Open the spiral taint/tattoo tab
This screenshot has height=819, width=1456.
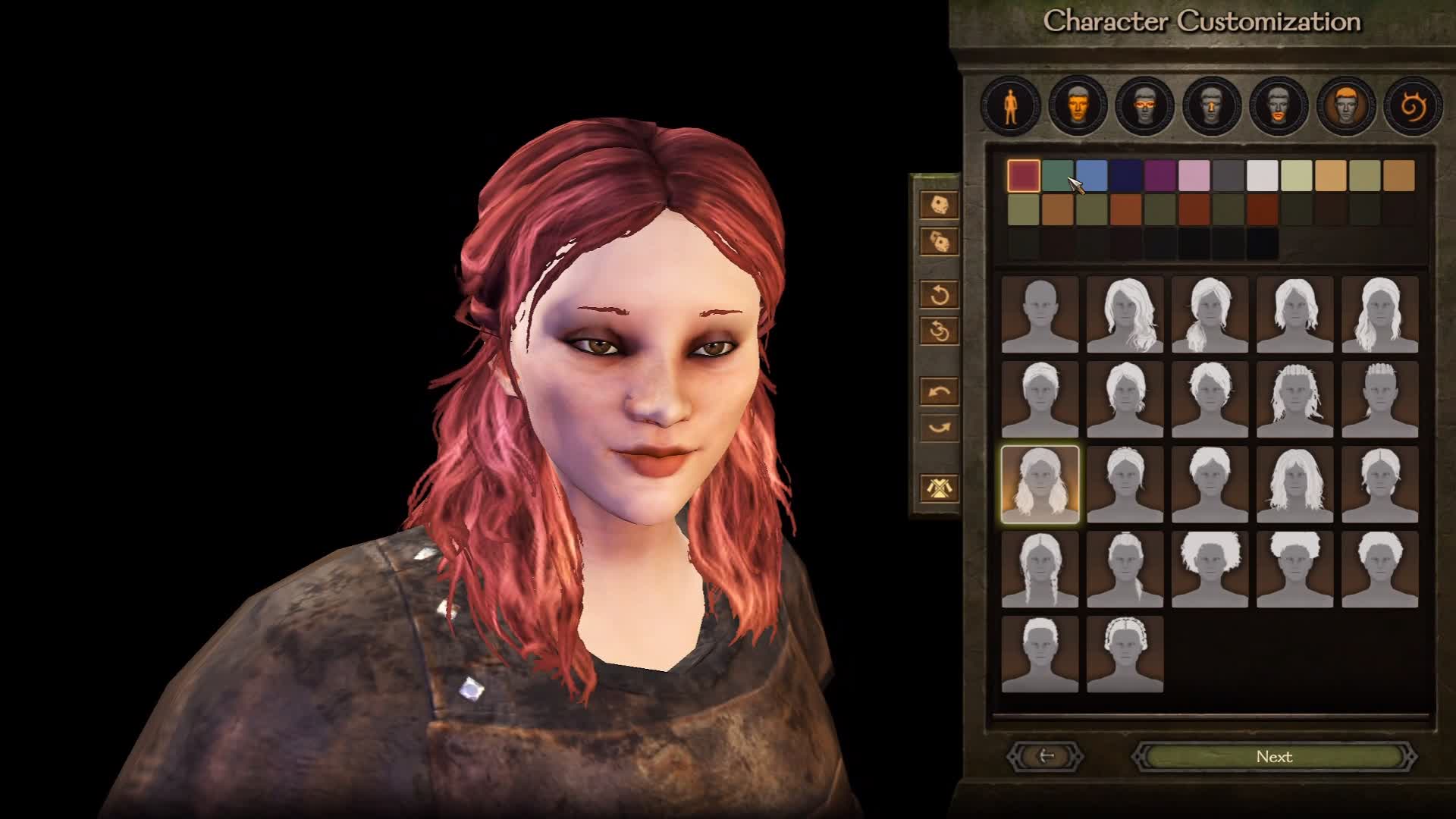[1412, 106]
